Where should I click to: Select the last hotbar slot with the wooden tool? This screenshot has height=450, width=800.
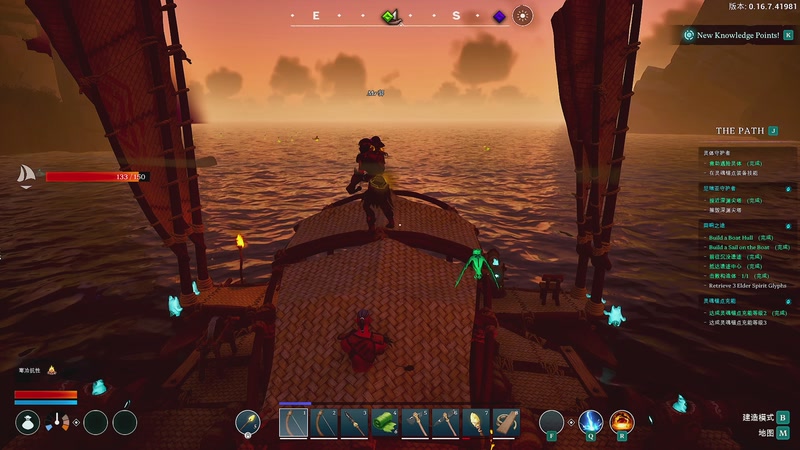point(507,423)
